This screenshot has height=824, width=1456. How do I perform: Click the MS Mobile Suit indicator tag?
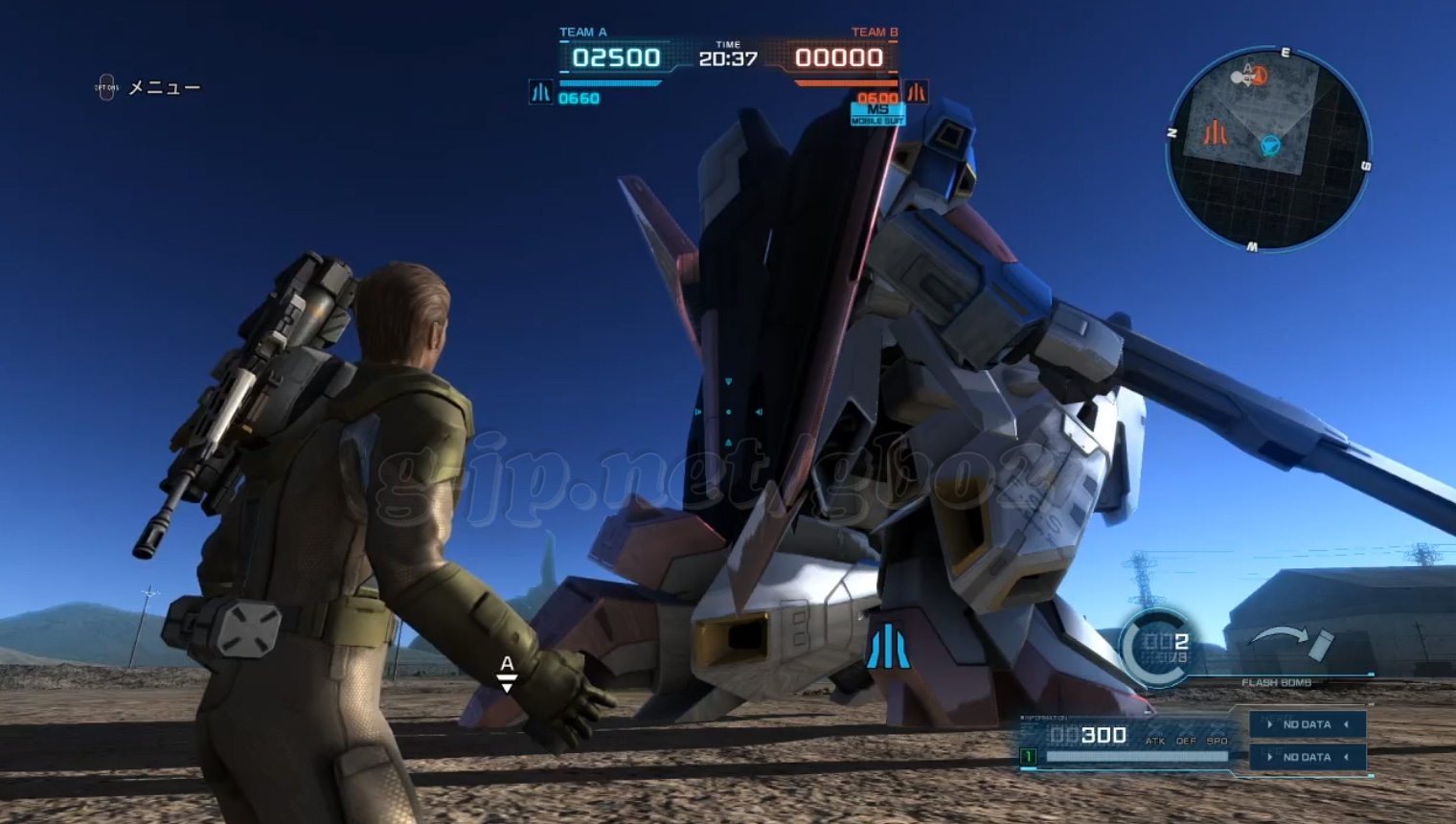pyautogui.click(x=876, y=114)
